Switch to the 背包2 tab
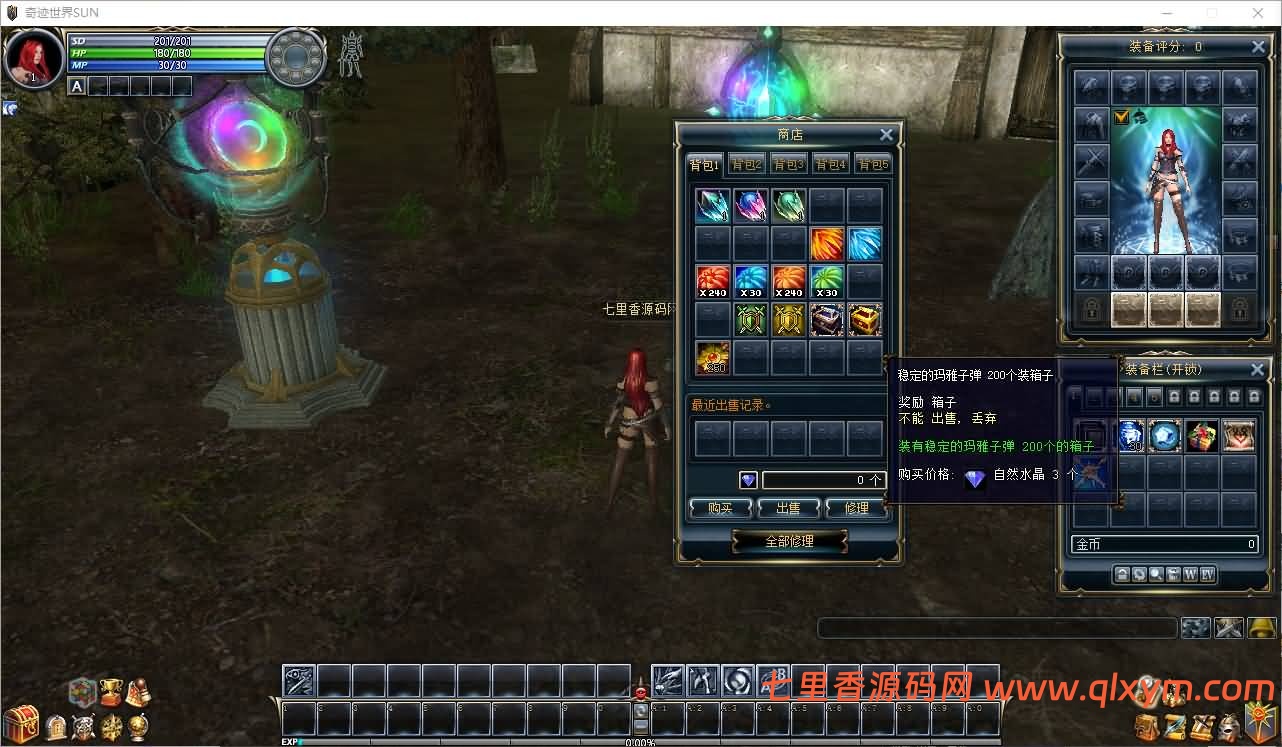Screen dimensions: 1282x747 (x=746, y=165)
